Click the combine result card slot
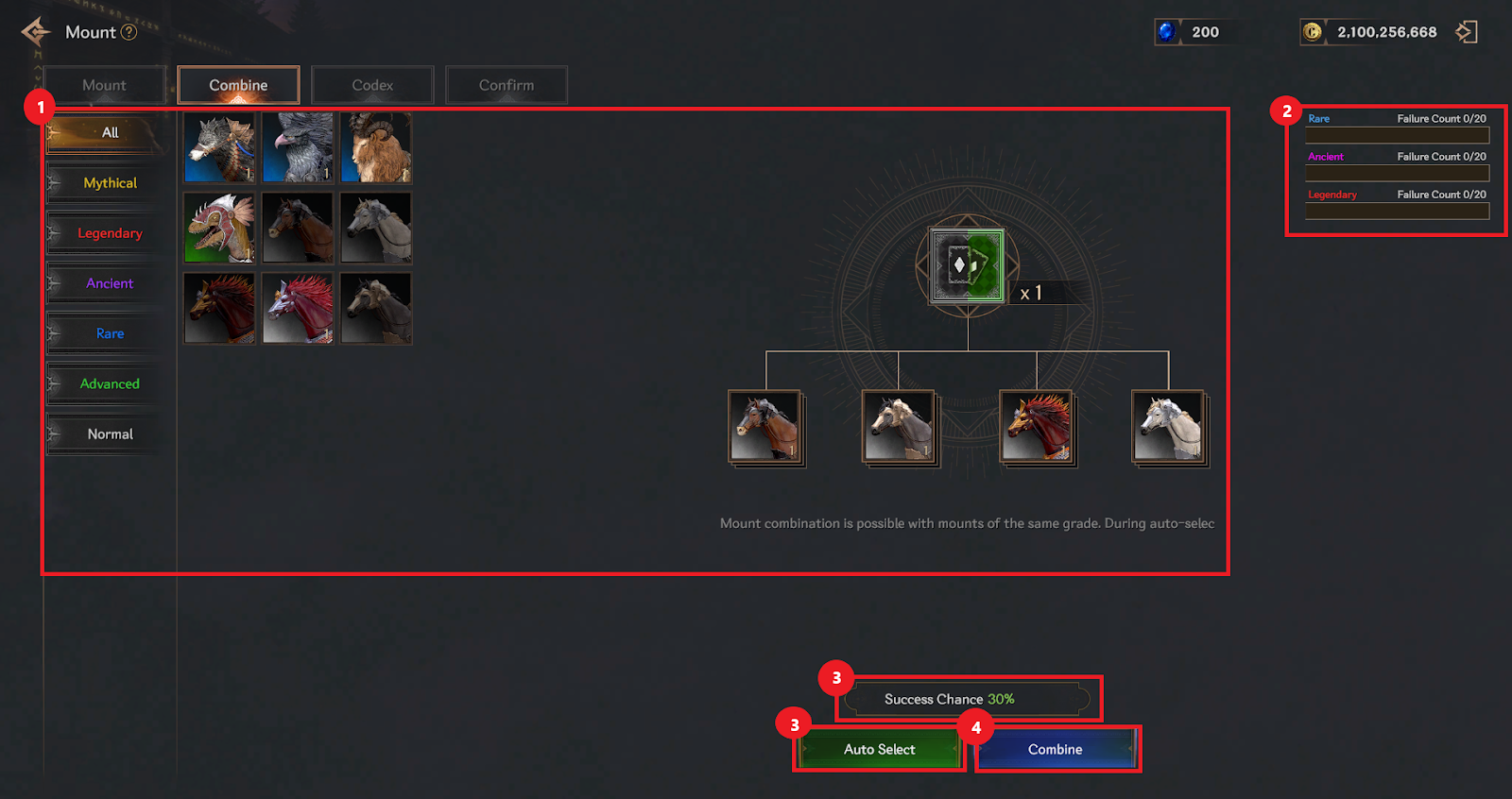The width and height of the screenshot is (1512, 799). (967, 265)
